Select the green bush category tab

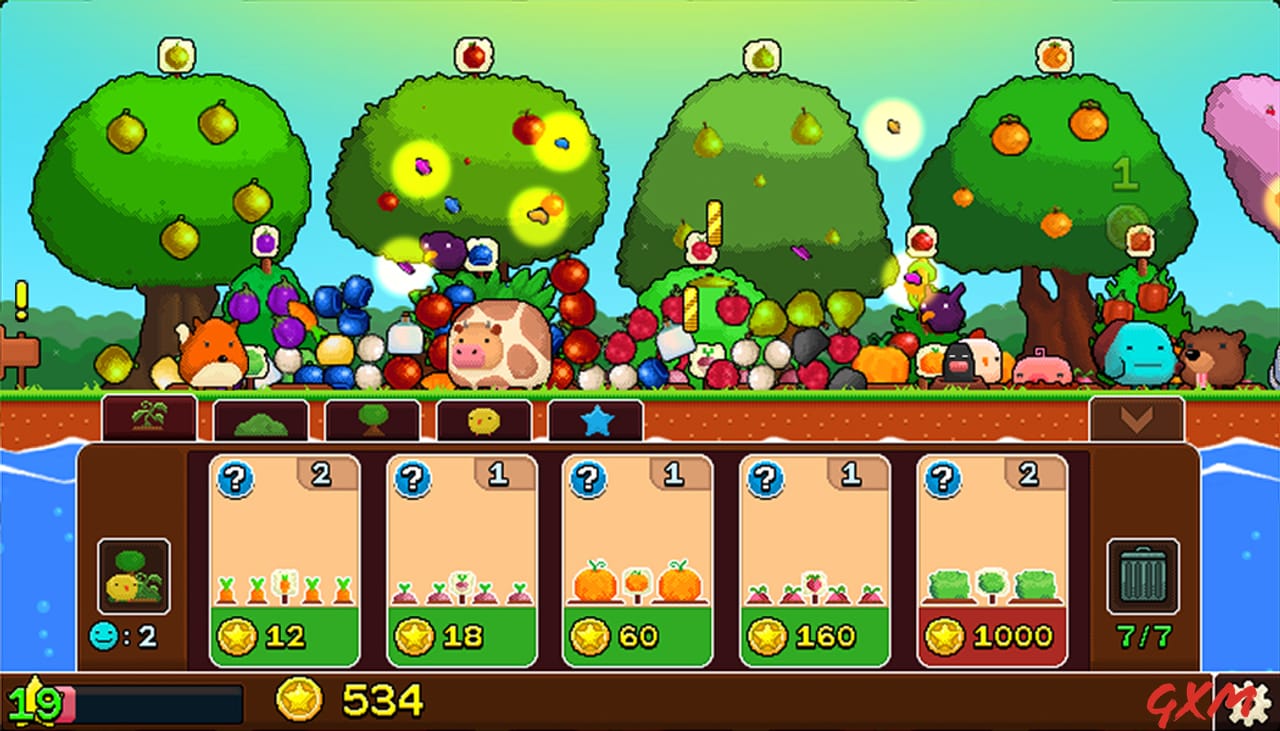point(262,419)
